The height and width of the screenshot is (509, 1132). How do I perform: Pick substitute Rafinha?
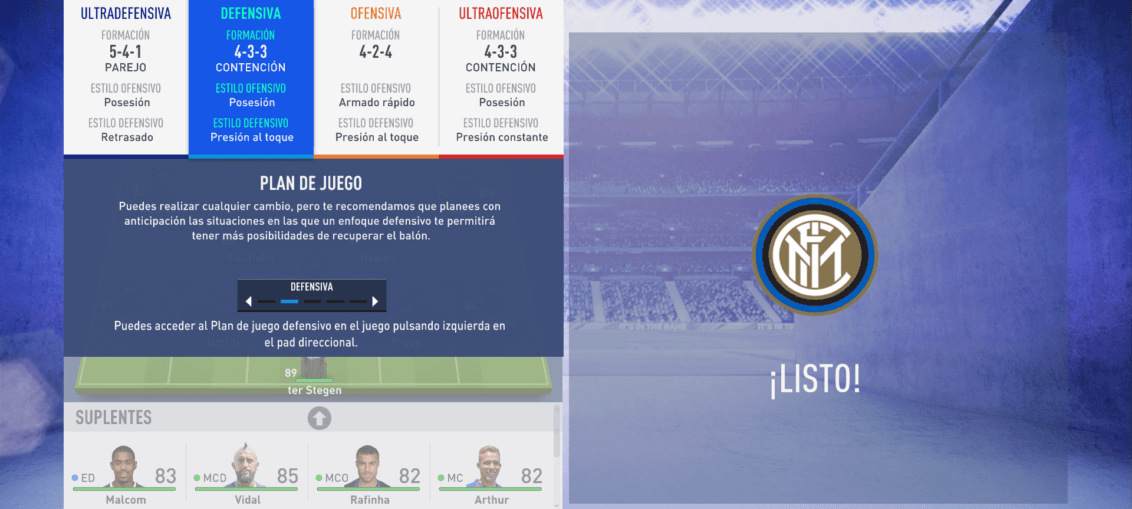[x=369, y=474]
